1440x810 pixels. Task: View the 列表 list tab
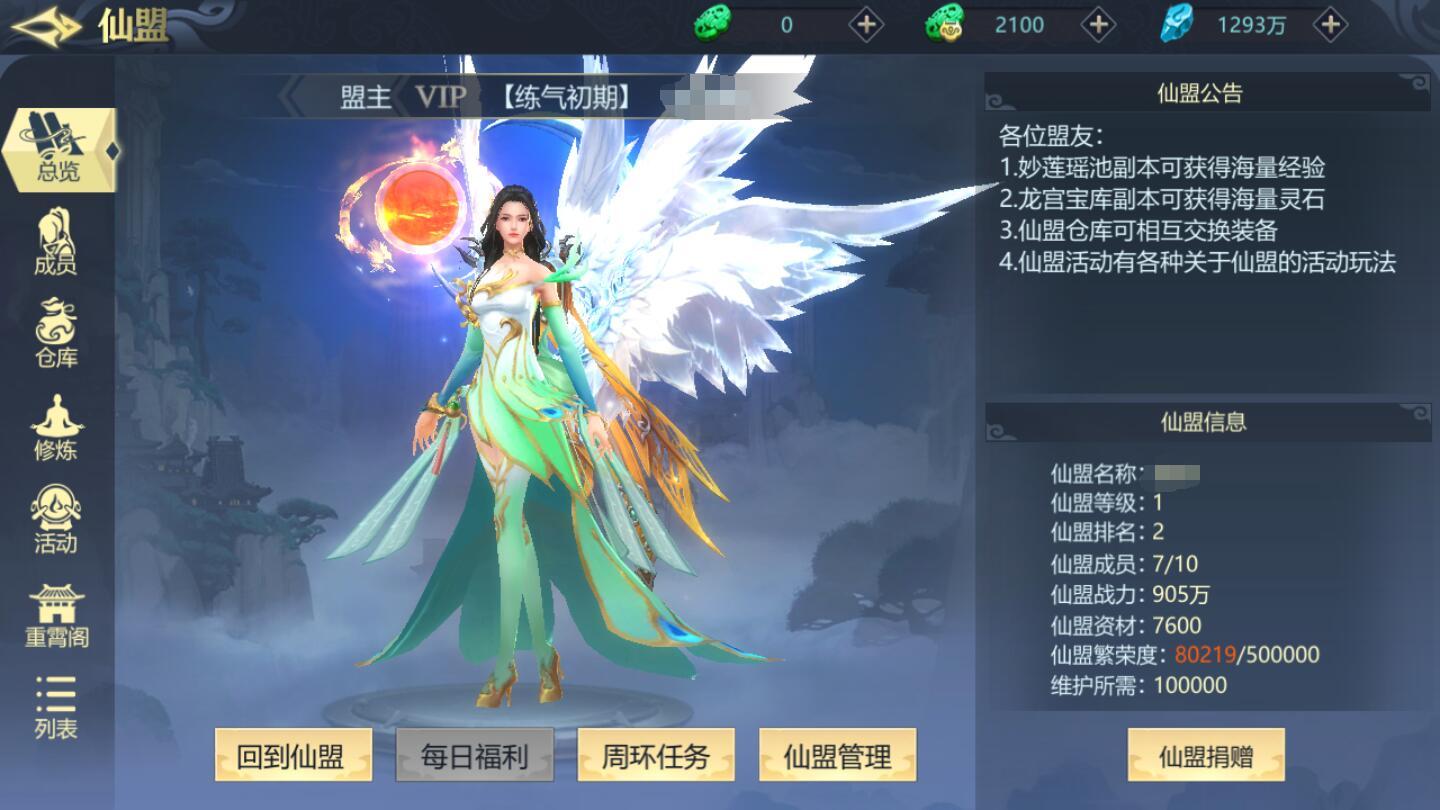pyautogui.click(x=56, y=707)
